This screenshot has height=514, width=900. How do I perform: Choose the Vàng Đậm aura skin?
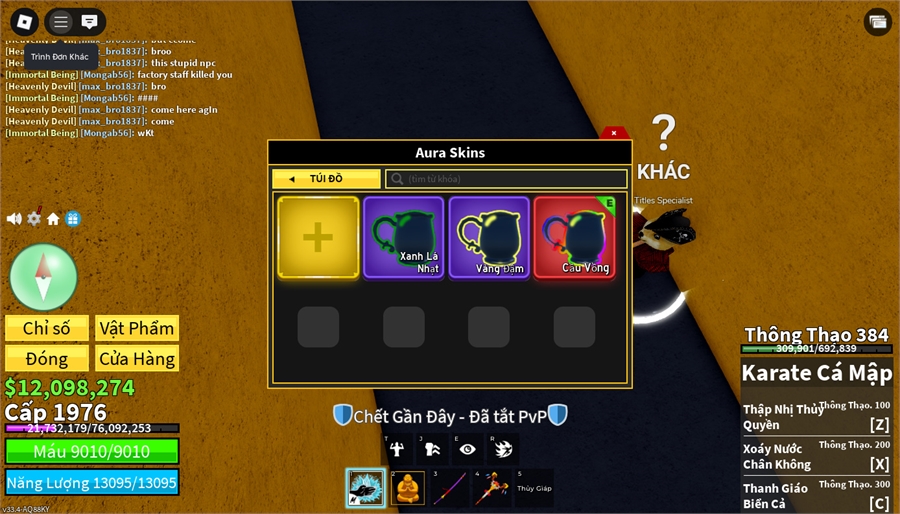pyautogui.click(x=489, y=237)
